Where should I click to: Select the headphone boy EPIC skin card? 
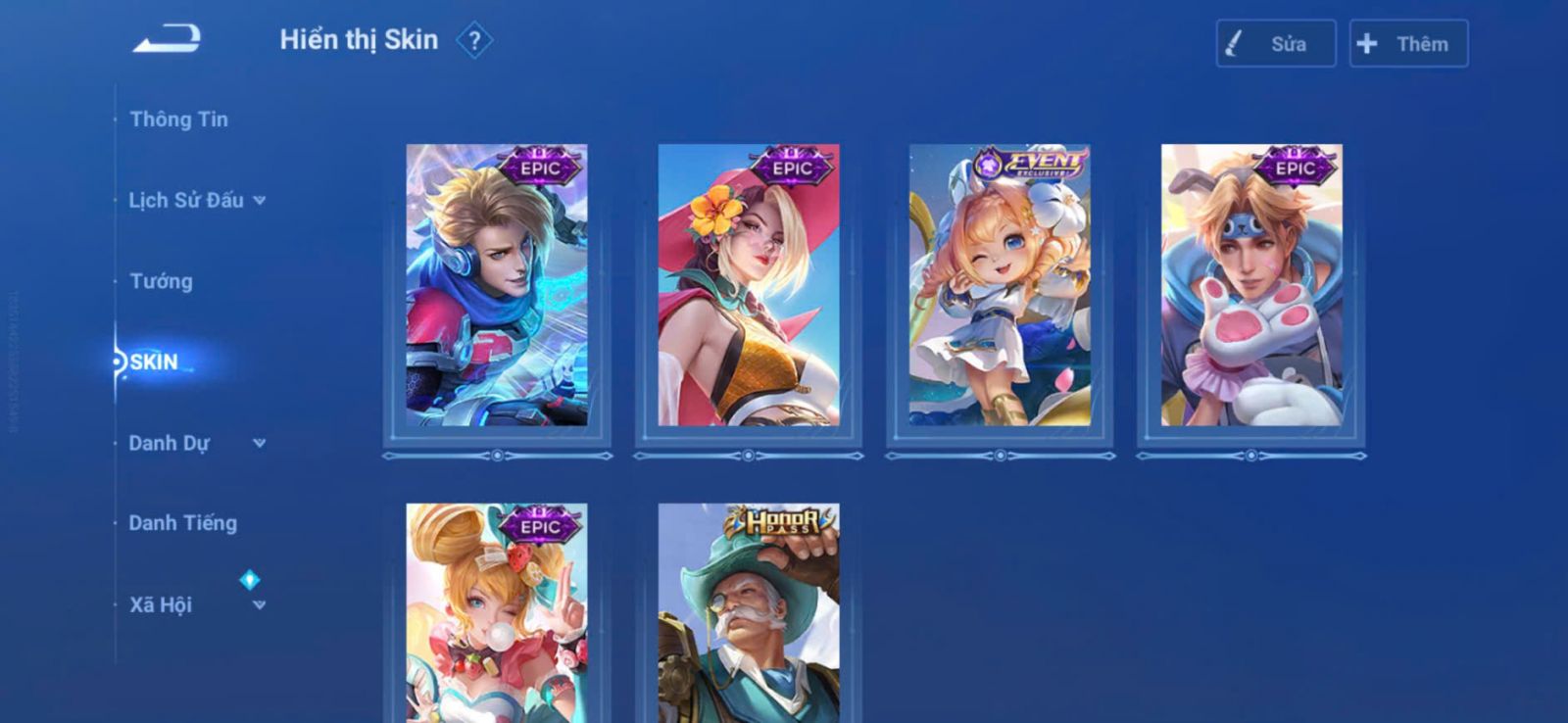click(497, 285)
